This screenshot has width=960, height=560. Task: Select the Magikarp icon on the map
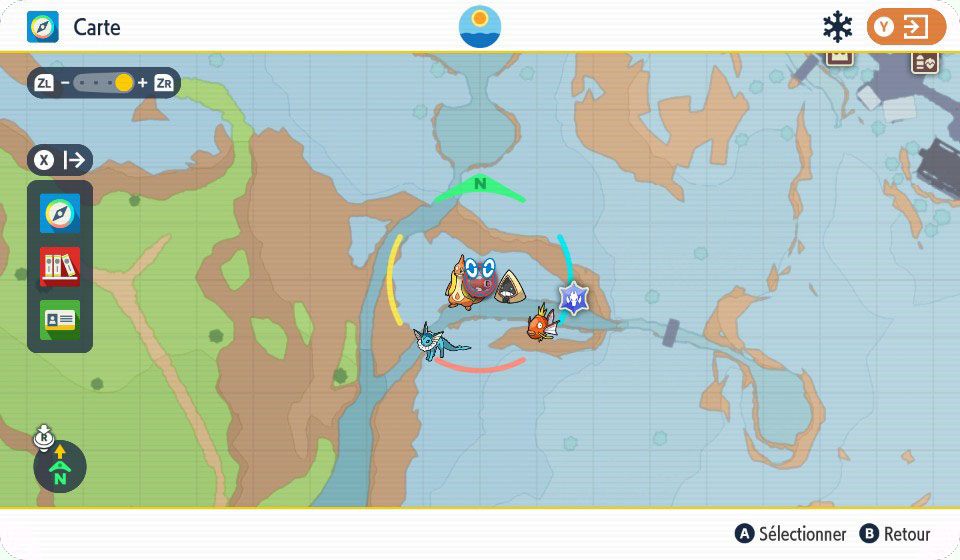point(541,324)
